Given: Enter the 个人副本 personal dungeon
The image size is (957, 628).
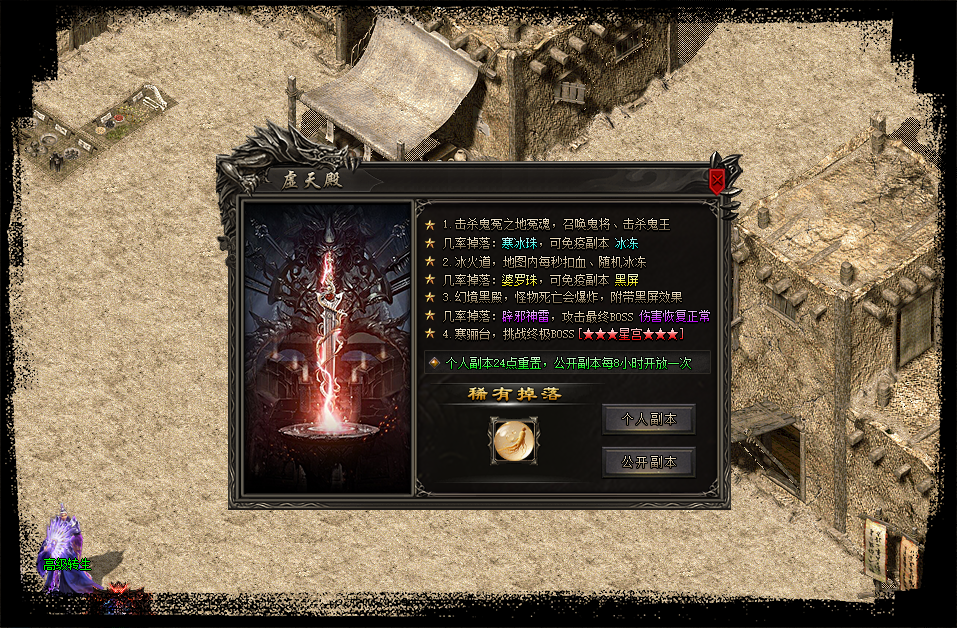Looking at the screenshot, I should 648,420.
